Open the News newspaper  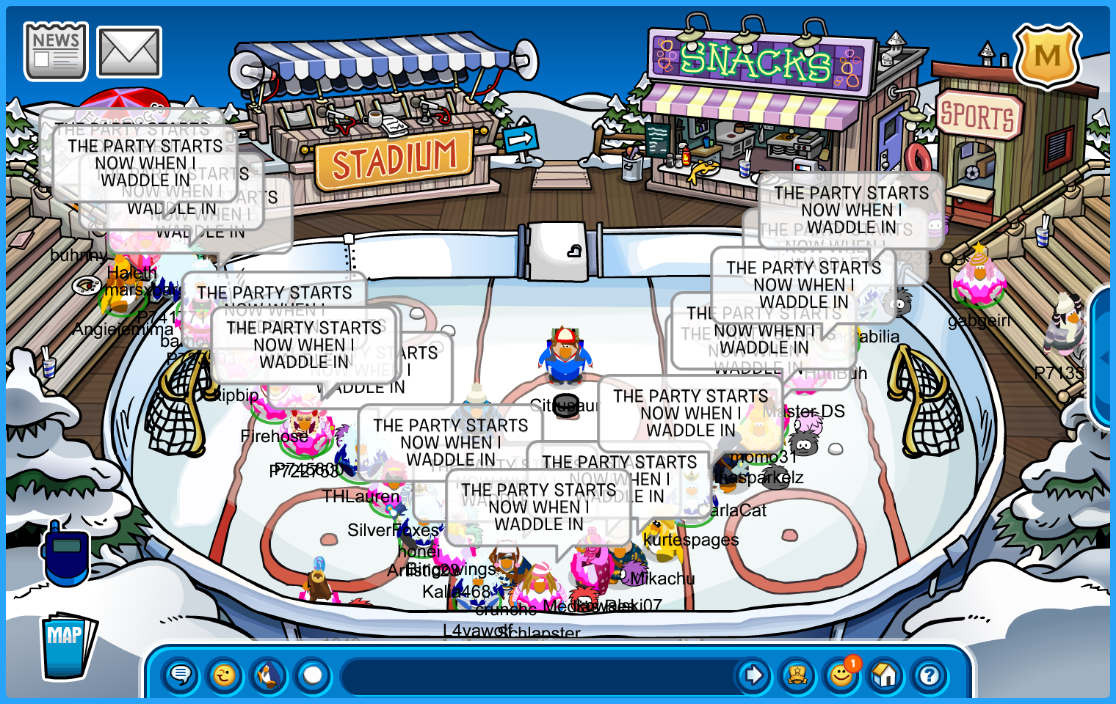pos(56,51)
